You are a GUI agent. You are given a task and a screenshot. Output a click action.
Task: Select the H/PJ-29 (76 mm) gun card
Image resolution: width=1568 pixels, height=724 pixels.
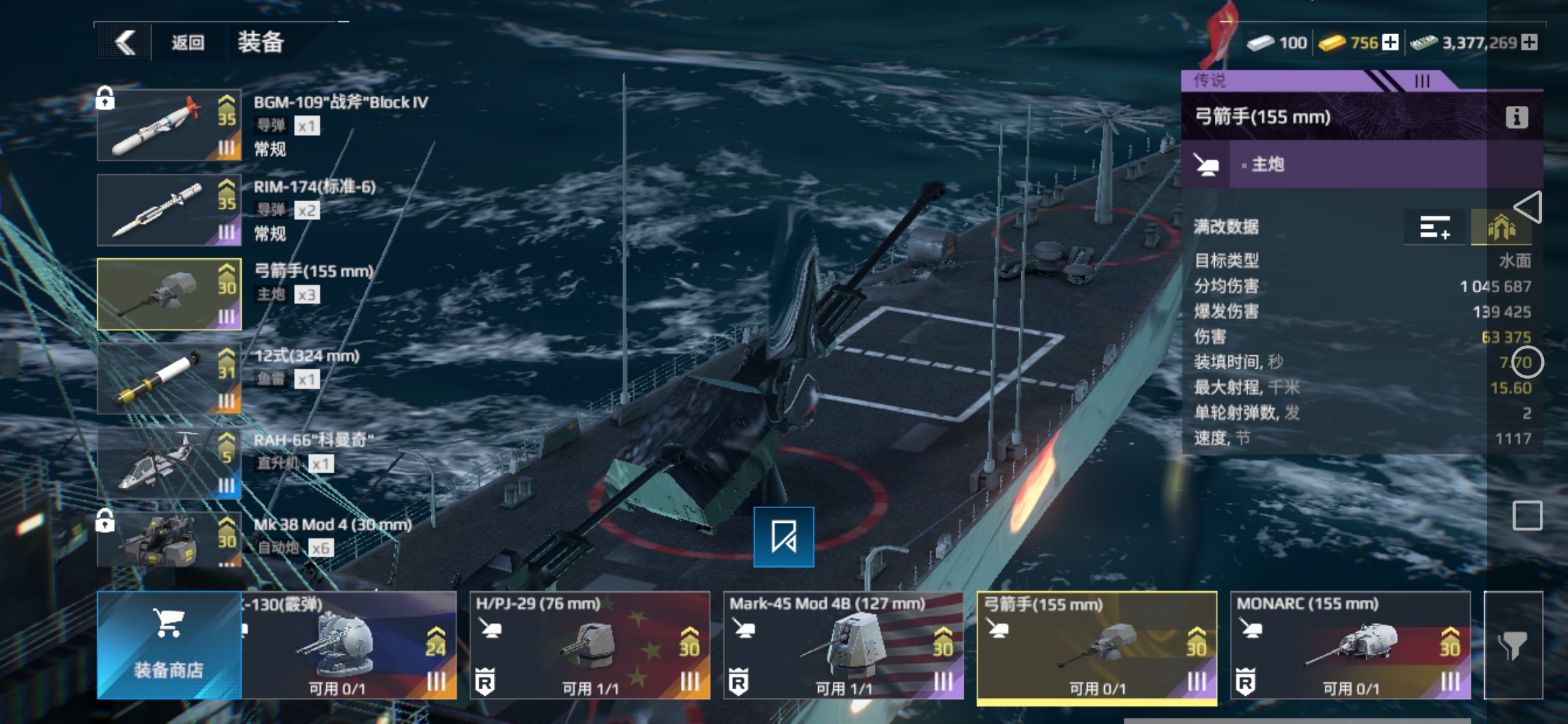(x=589, y=645)
